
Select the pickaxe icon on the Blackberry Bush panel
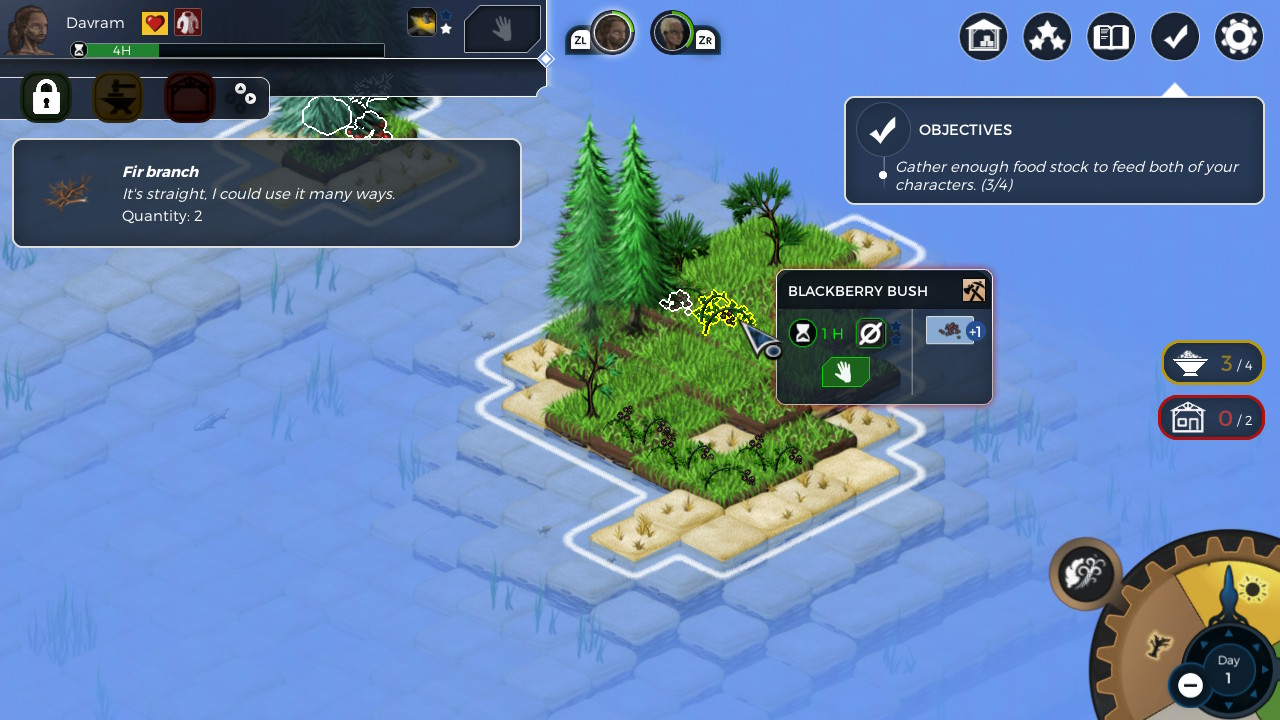tap(975, 290)
